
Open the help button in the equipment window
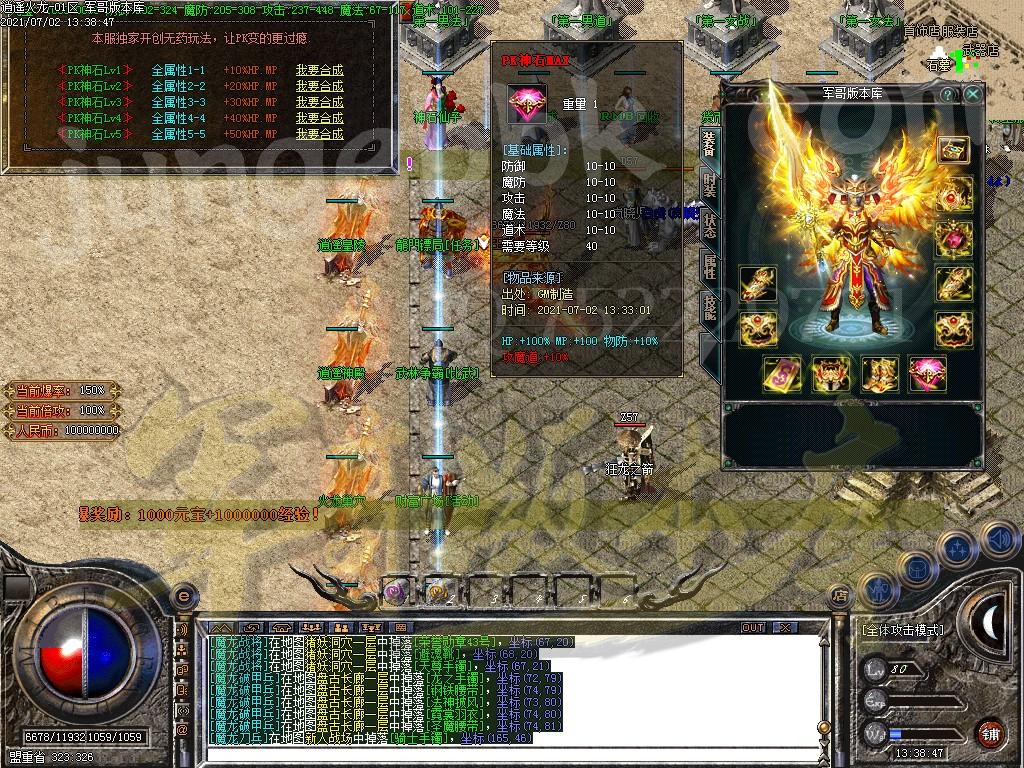tap(947, 94)
